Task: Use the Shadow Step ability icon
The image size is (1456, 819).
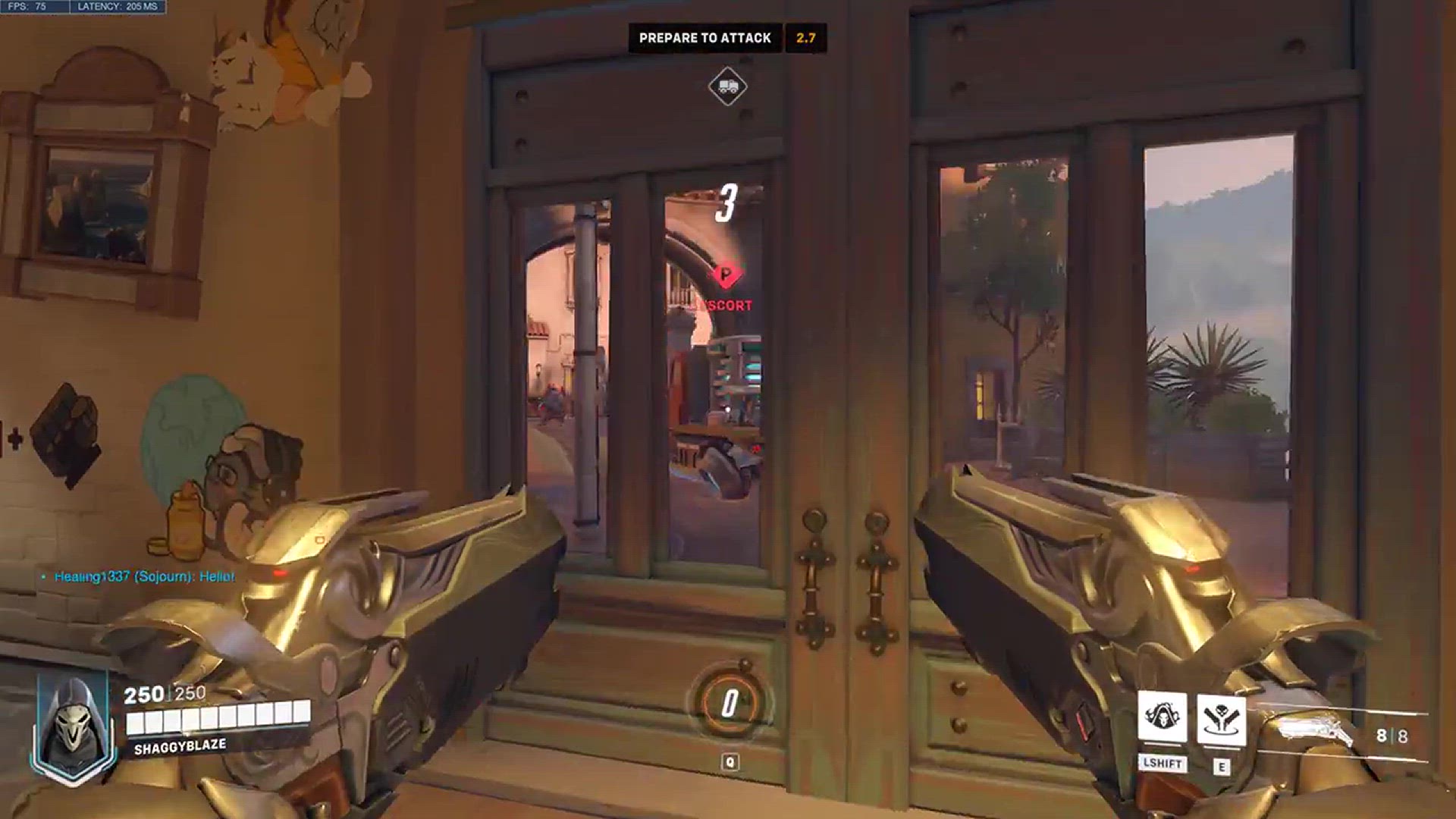Action: click(1221, 717)
